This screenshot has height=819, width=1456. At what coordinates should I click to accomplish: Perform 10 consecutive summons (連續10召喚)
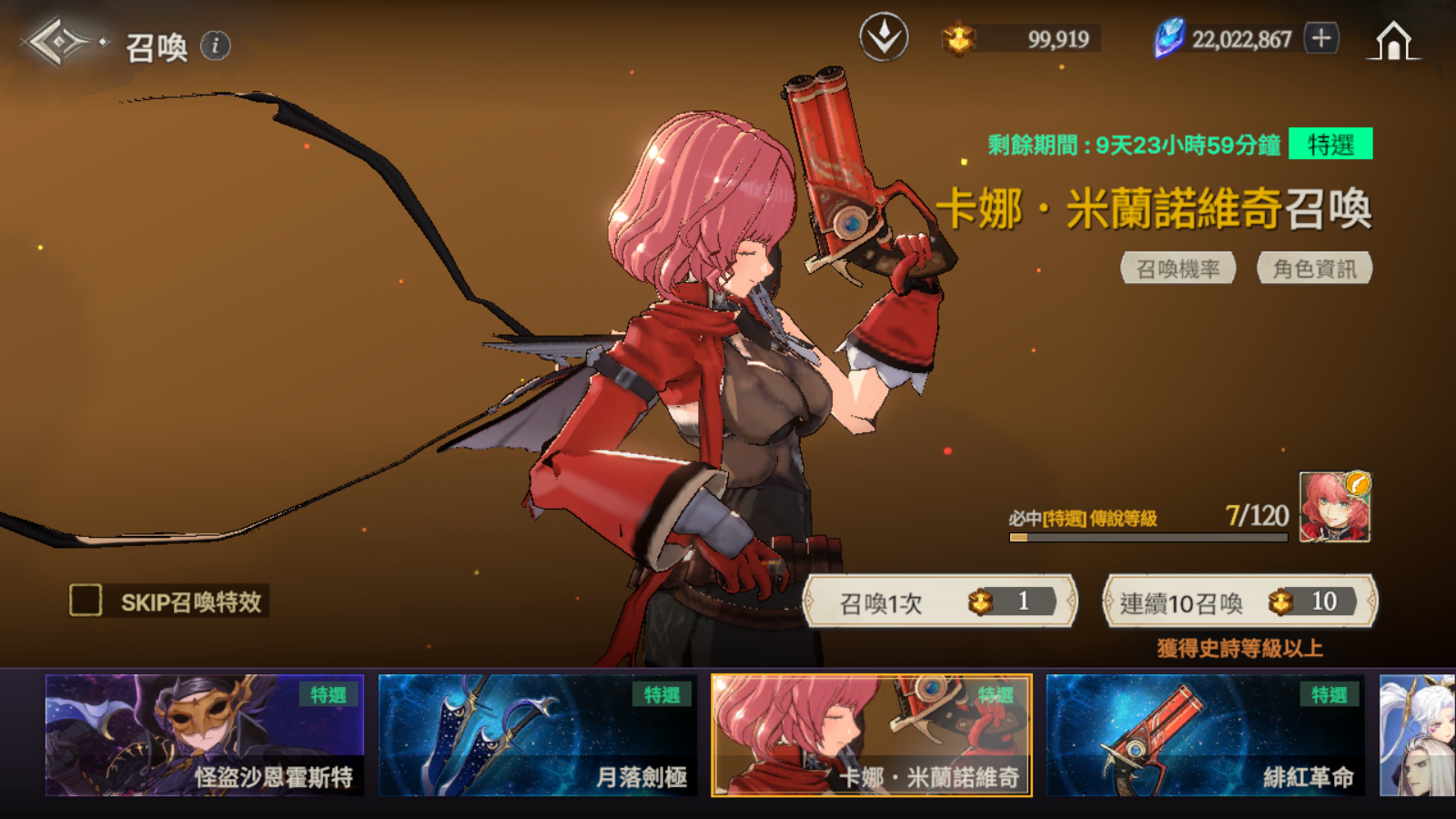coord(1239,602)
